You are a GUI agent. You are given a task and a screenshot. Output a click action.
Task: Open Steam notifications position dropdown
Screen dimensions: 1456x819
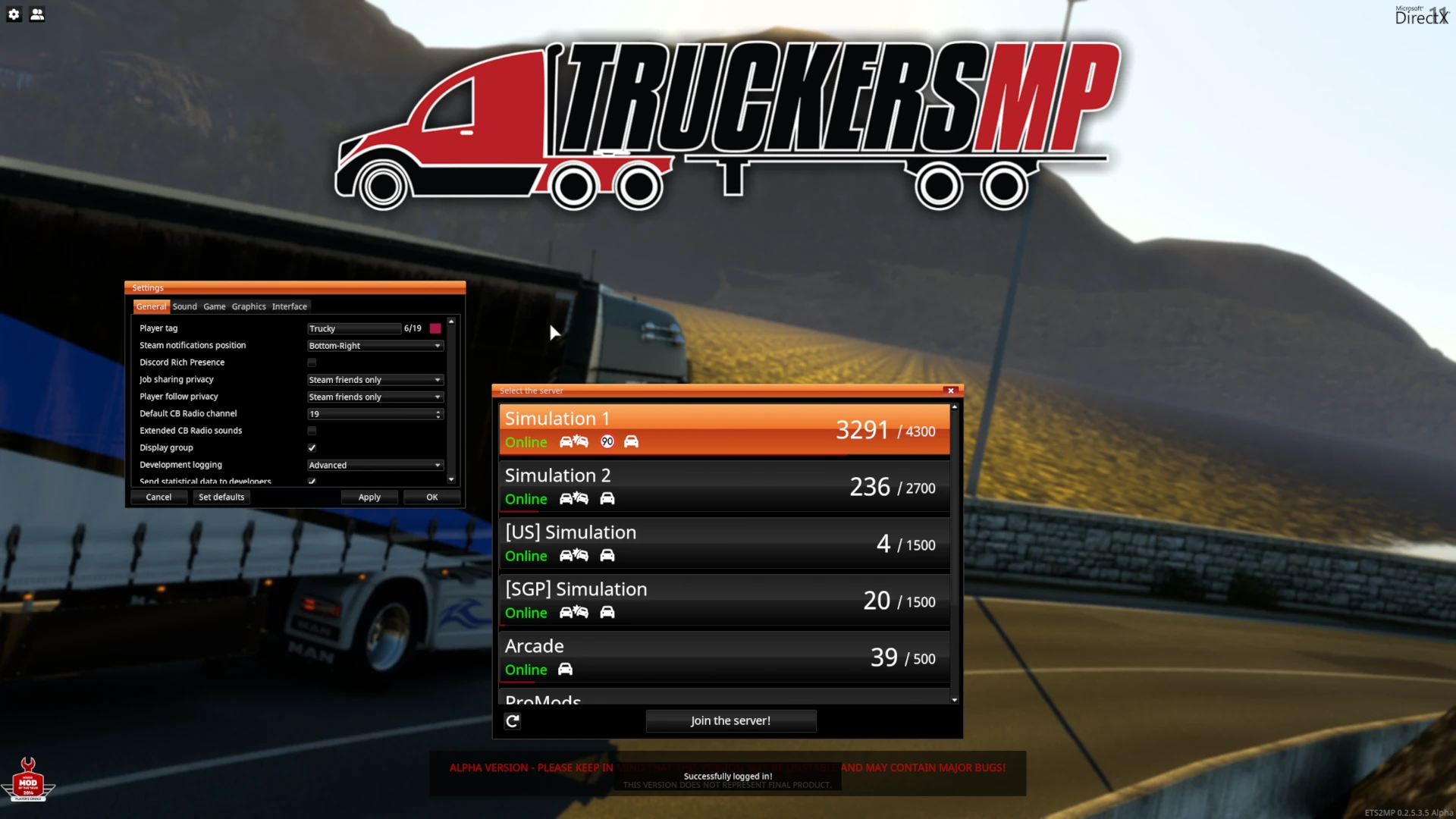375,346
